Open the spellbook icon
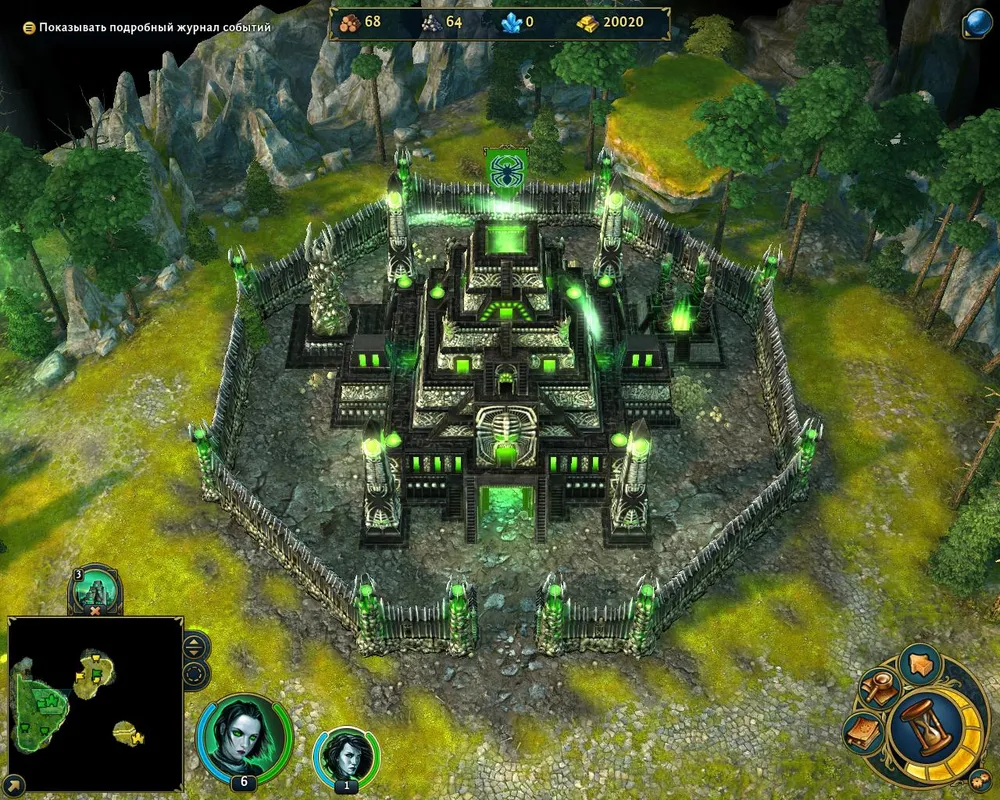 tap(862, 735)
